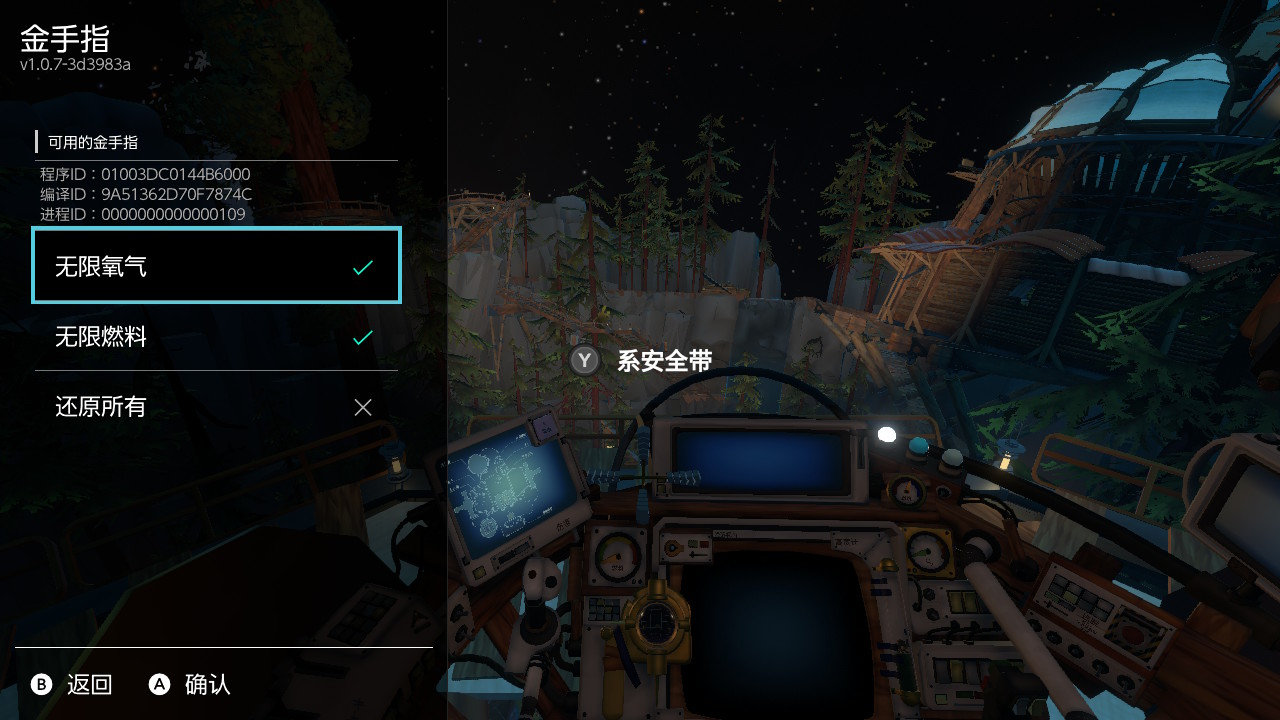
Task: Select the 还原所有 option
Action: [x=216, y=407]
